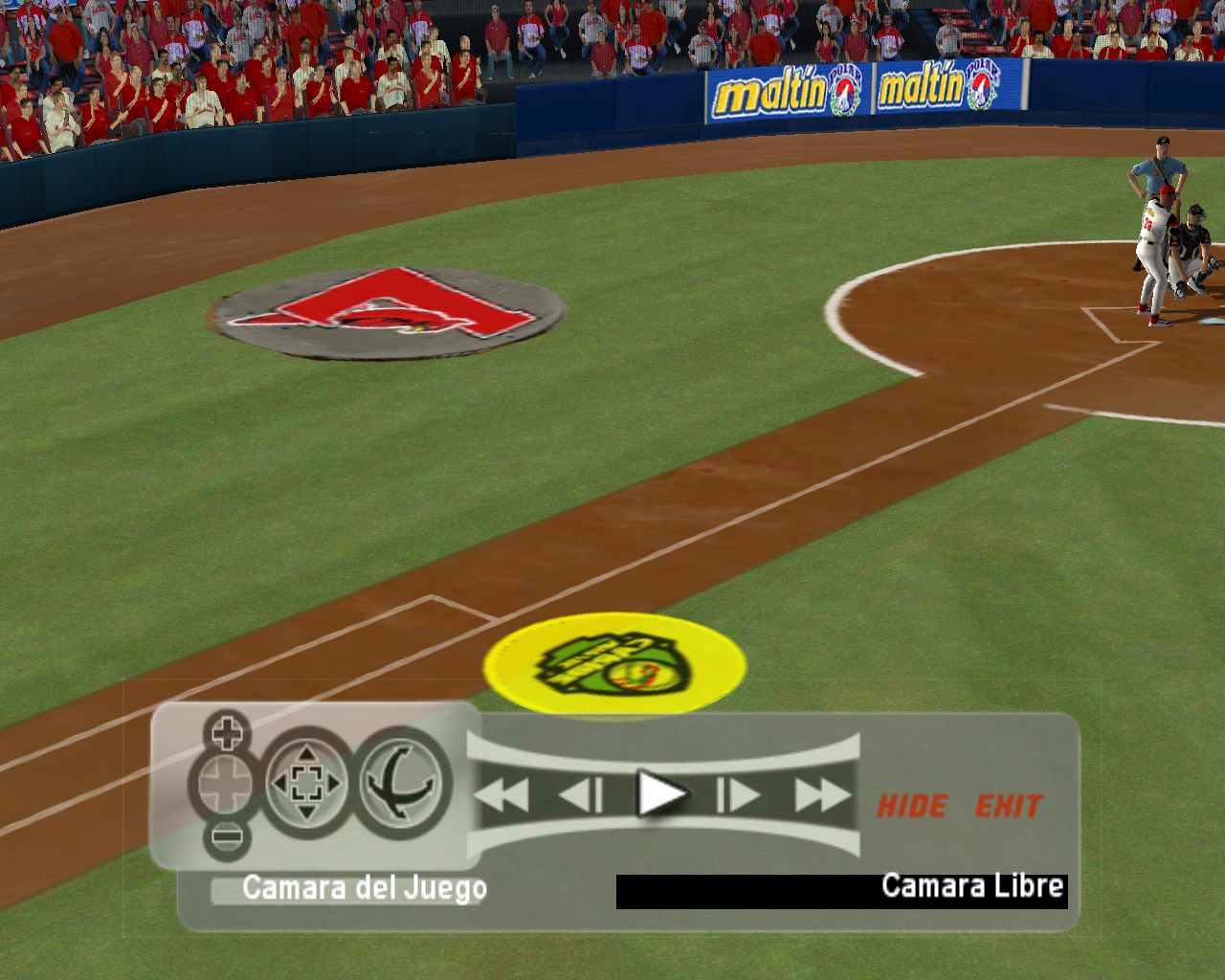Play the replay
The width and height of the screenshot is (1225, 980).
click(x=661, y=794)
